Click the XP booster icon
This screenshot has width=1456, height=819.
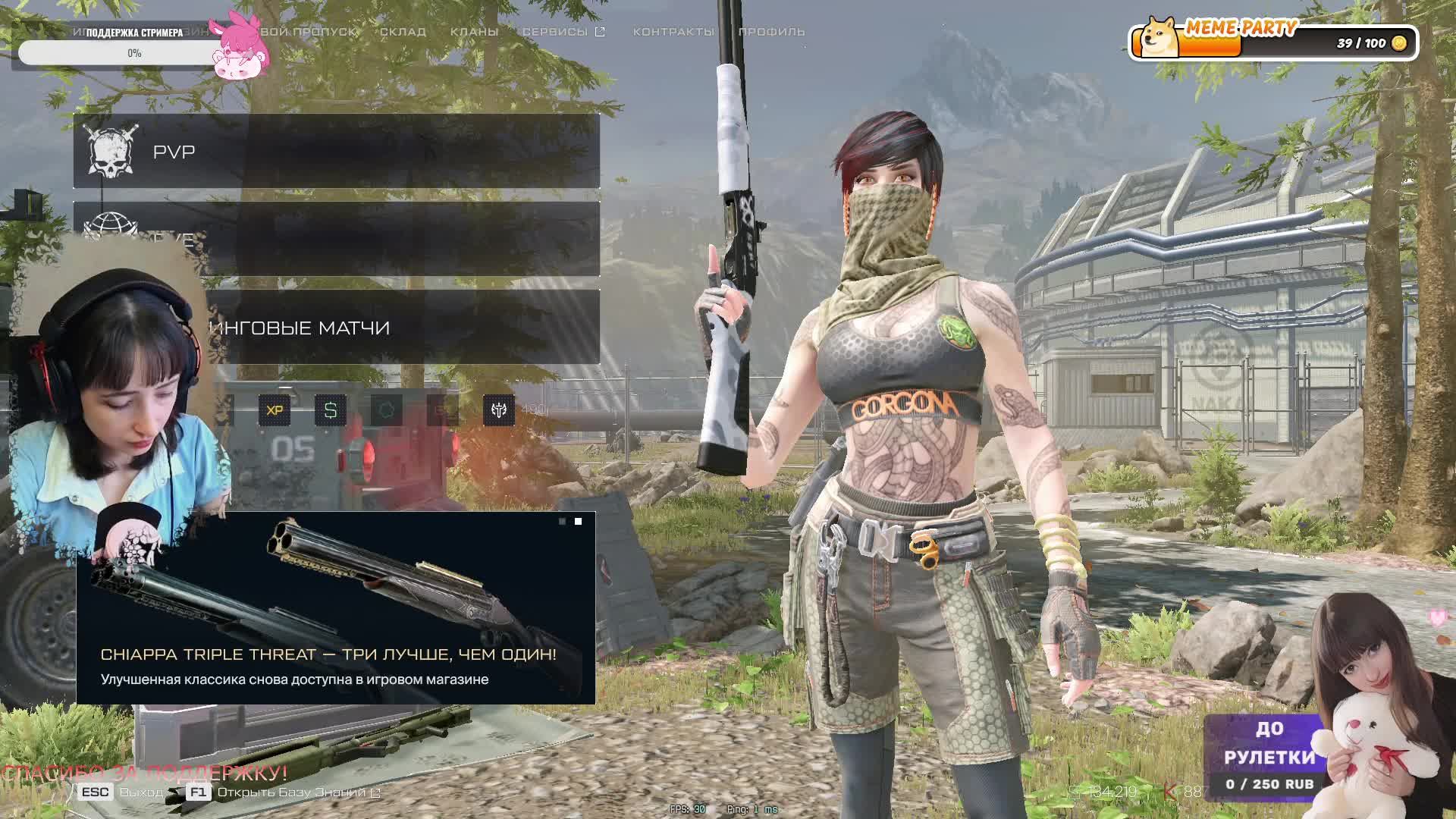[275, 410]
